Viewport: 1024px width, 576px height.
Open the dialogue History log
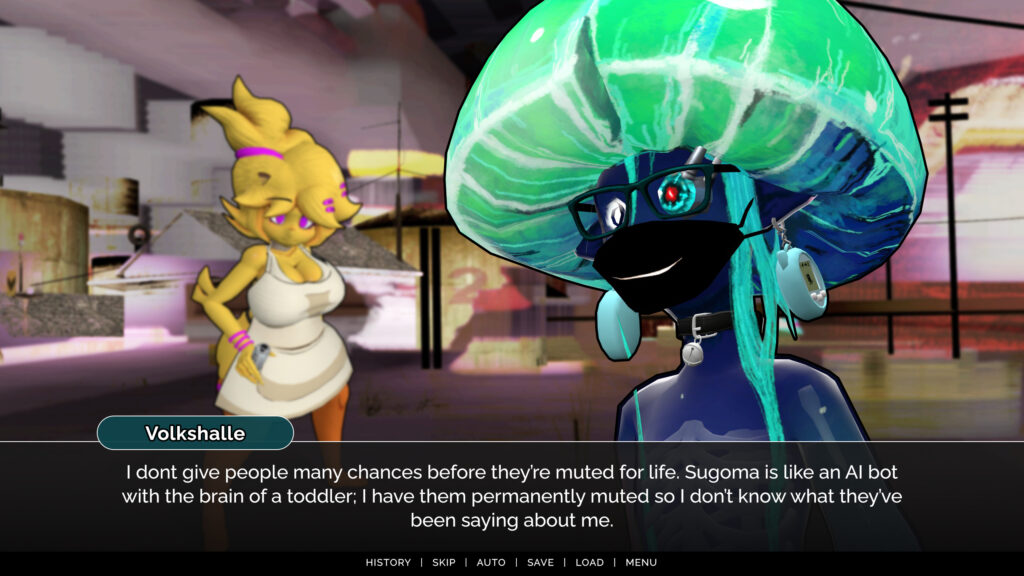(x=388, y=562)
